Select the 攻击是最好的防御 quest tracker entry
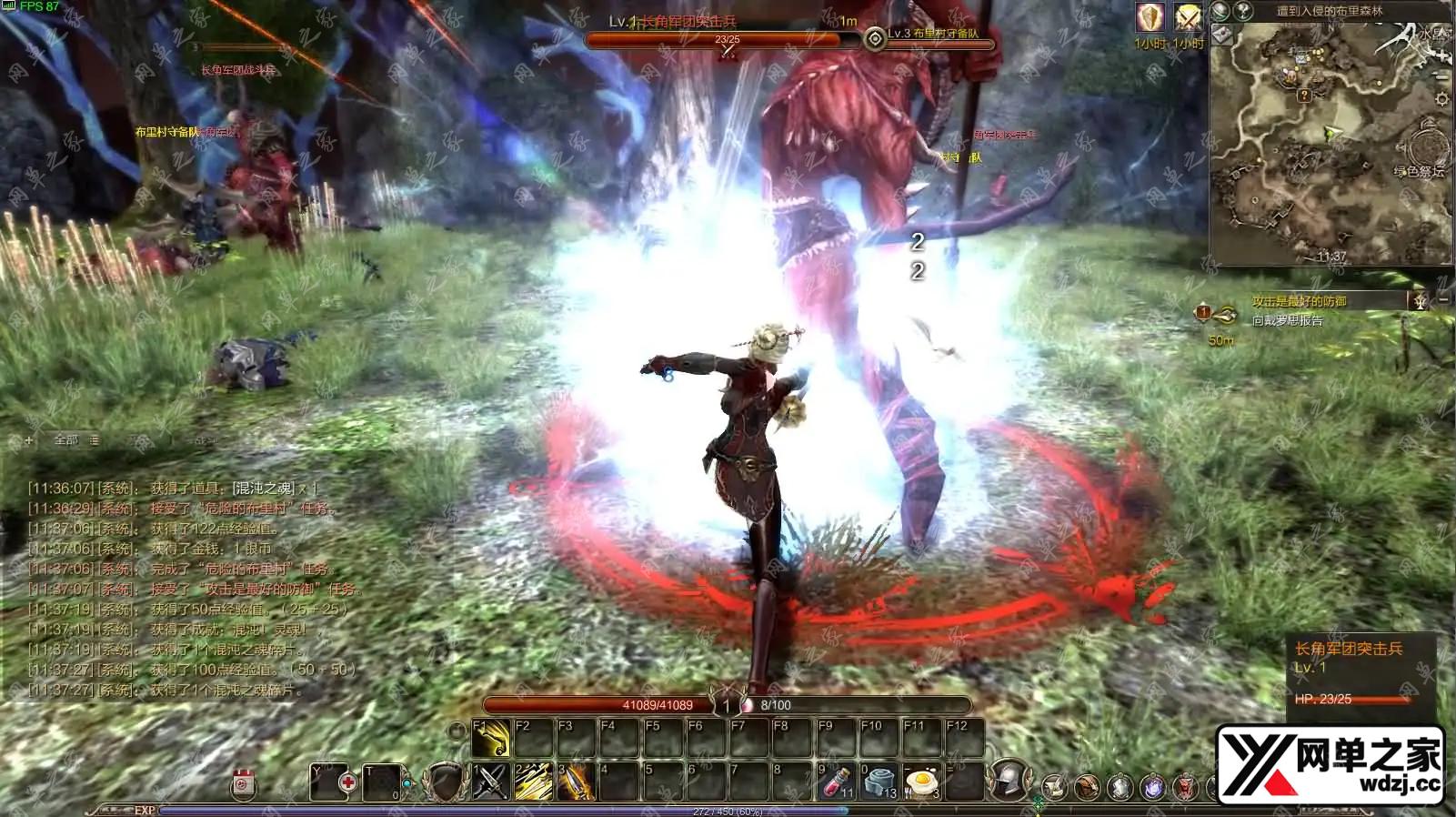Viewport: 1456px width, 817px height. (1299, 301)
